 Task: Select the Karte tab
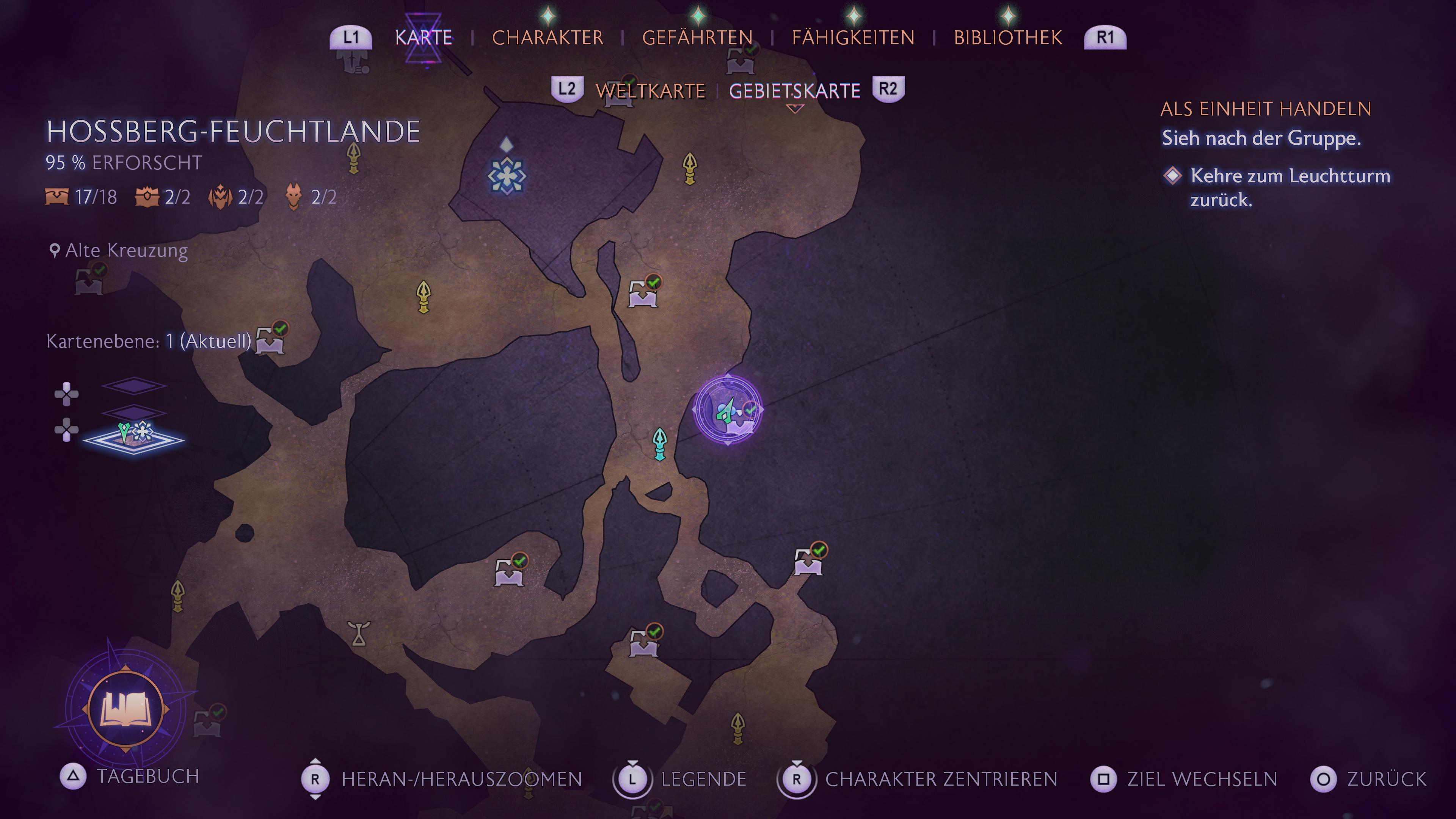(x=424, y=37)
